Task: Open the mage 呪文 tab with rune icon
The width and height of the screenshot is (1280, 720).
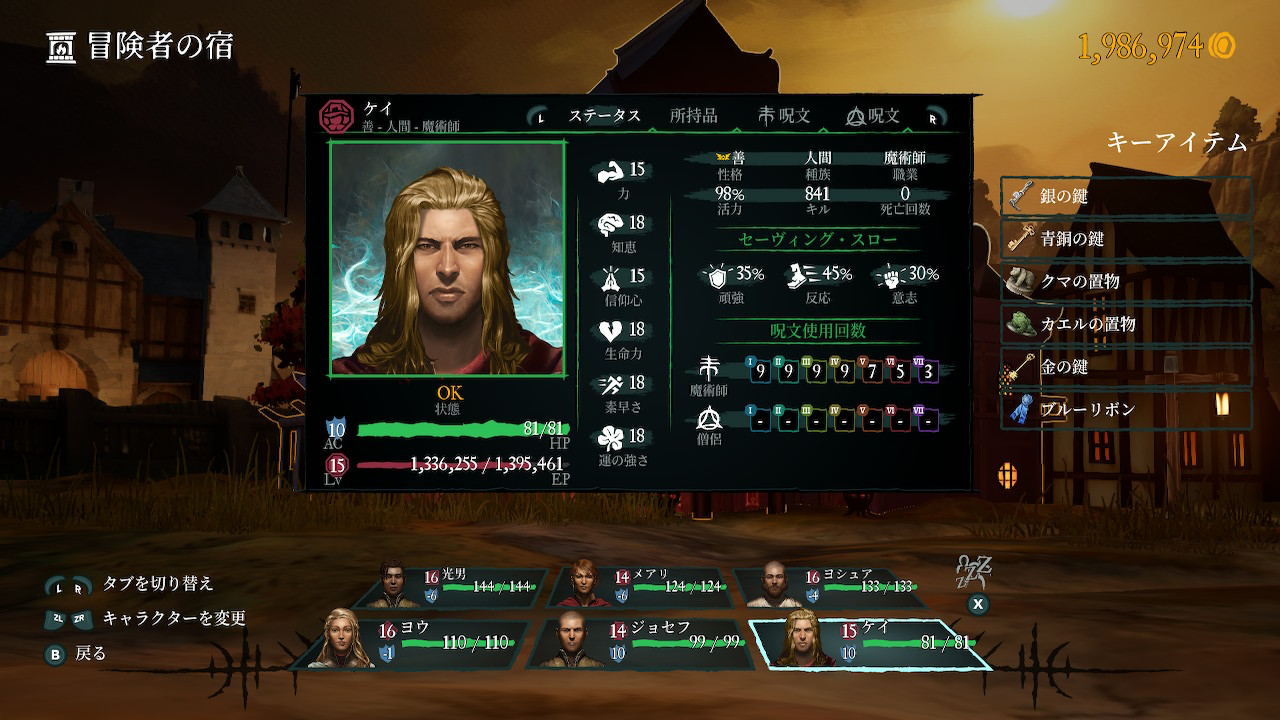Action: tap(784, 116)
